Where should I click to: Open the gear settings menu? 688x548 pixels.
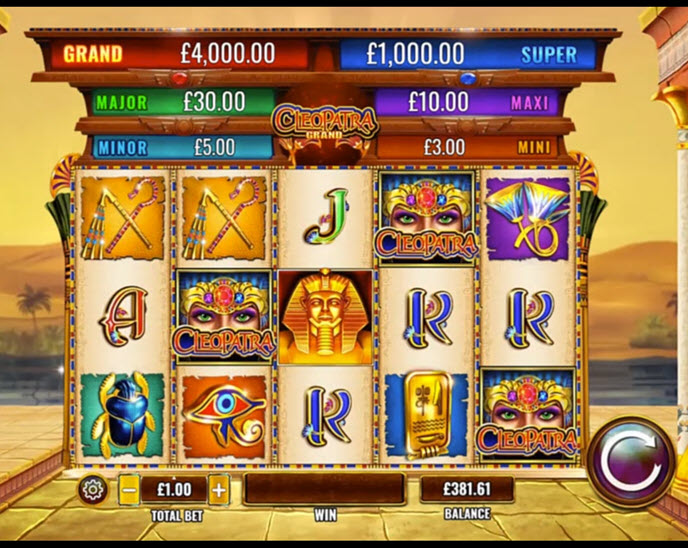[93, 489]
